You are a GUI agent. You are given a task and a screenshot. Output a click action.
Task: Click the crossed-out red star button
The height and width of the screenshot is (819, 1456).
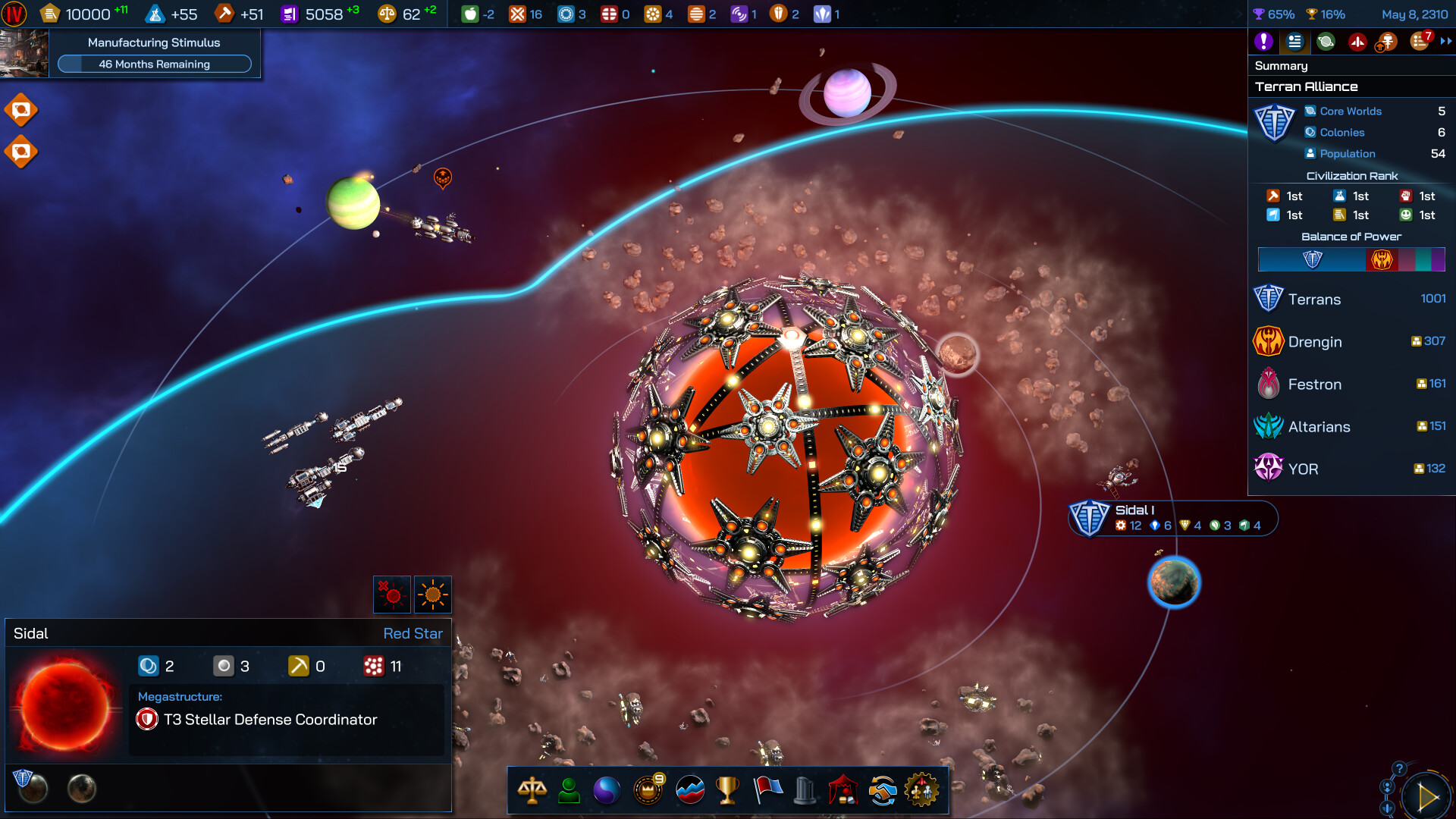tap(392, 595)
